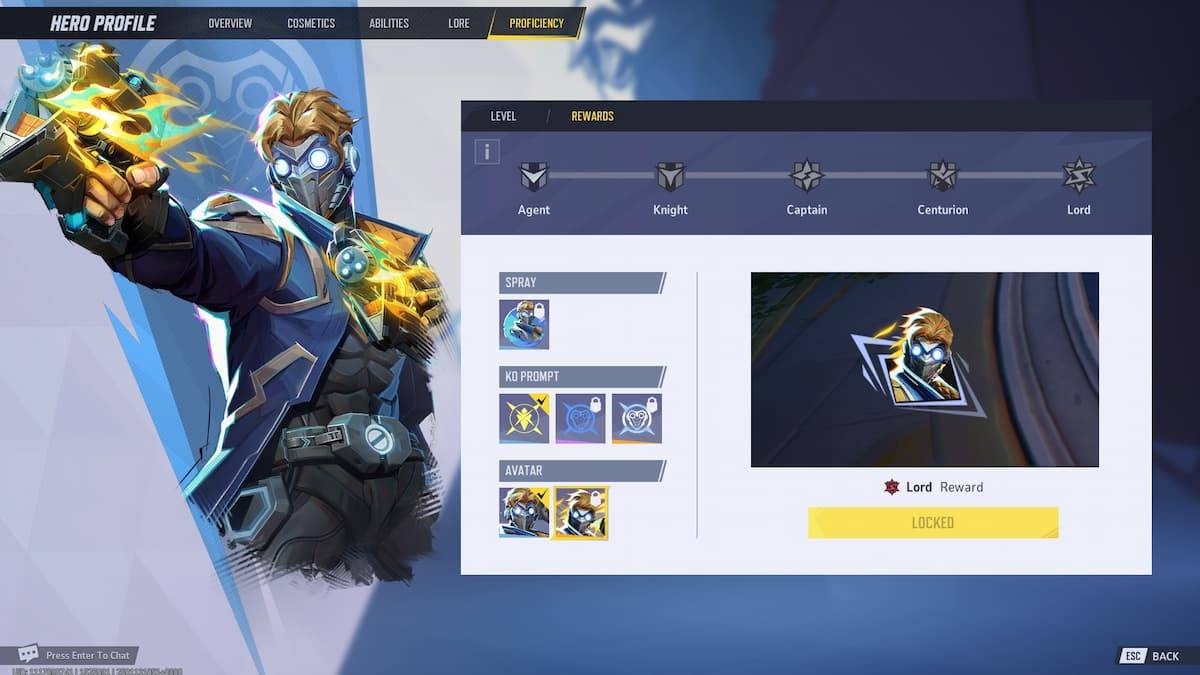Select the Star-Lord spray reward
Screen dimensions: 1200x675
pos(524,324)
